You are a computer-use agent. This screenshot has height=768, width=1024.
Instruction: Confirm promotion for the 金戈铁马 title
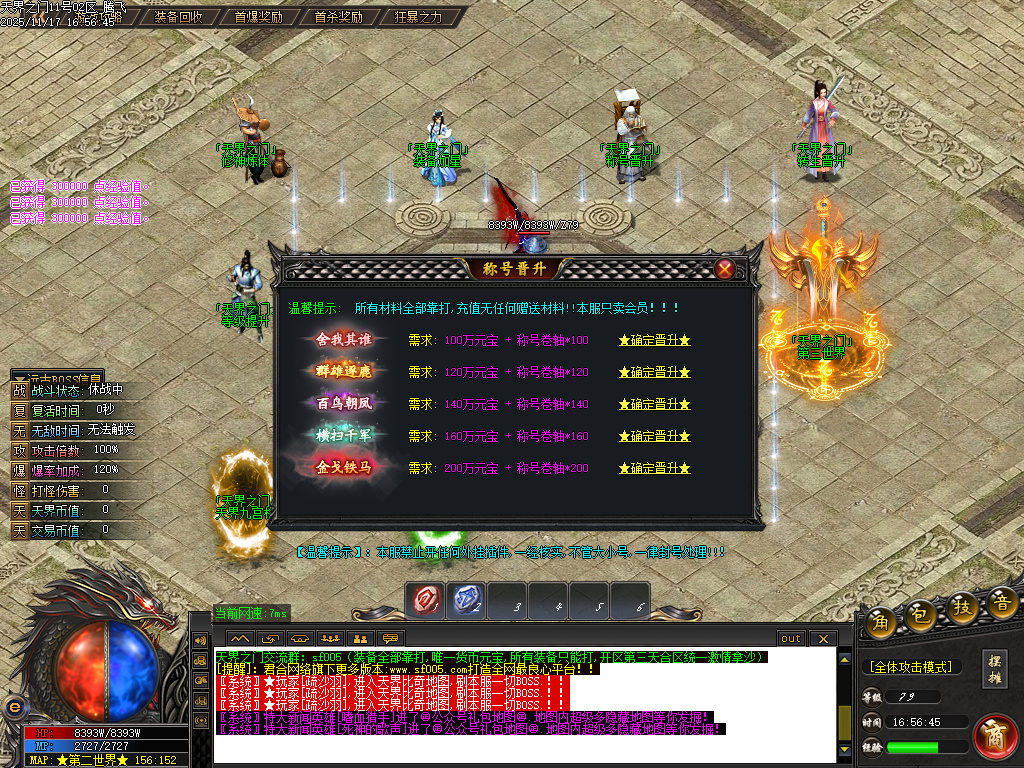tap(655, 468)
